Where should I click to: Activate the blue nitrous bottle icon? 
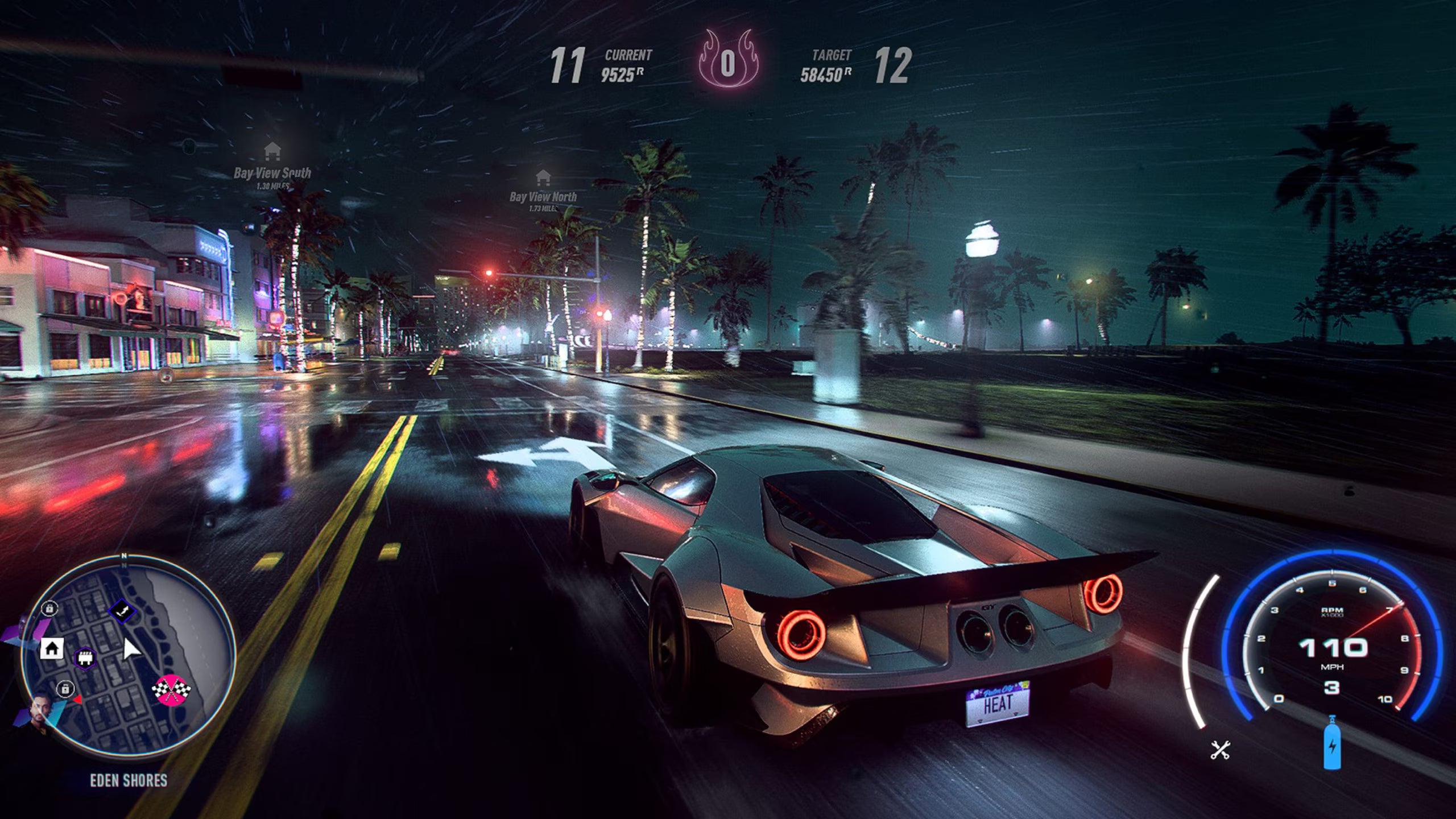pyautogui.click(x=1331, y=743)
